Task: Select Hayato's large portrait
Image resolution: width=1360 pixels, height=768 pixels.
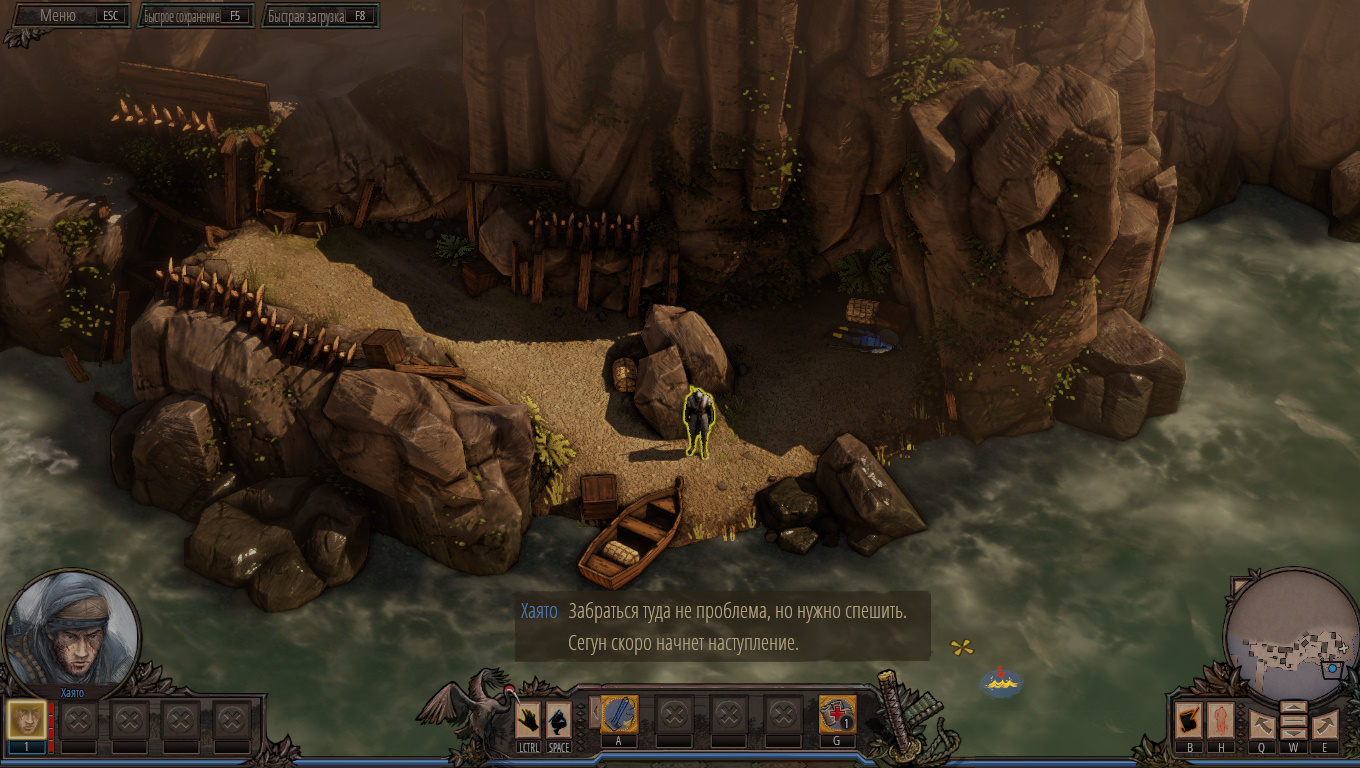Action: tap(72, 628)
